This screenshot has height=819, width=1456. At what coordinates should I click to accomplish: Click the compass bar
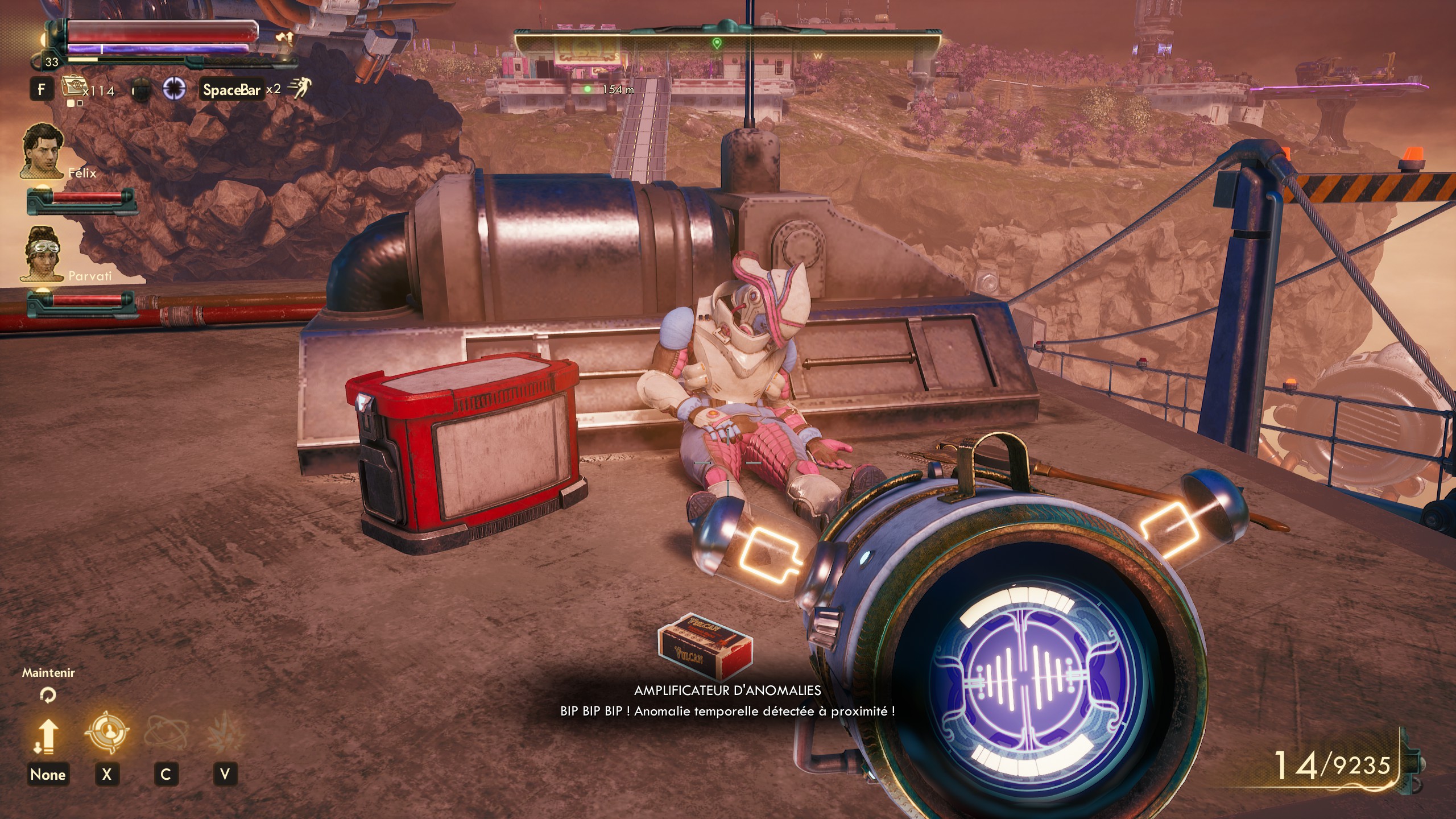[x=727, y=43]
